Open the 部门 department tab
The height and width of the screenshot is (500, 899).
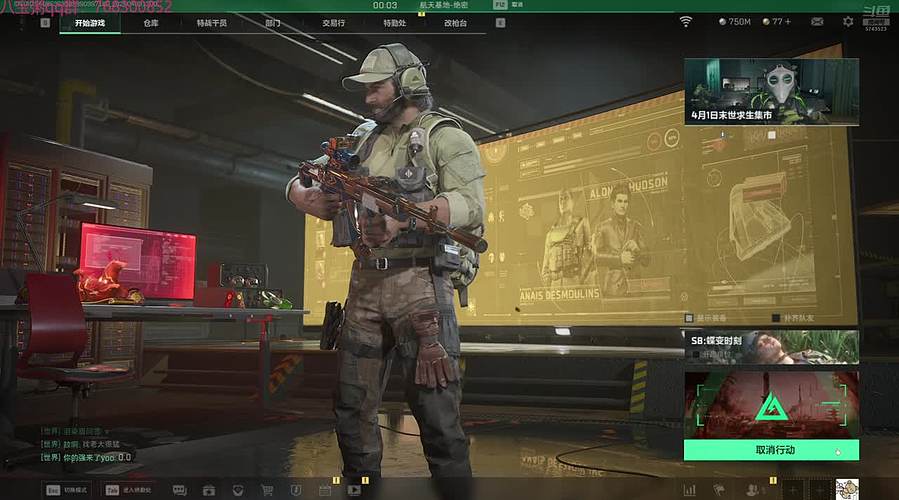click(x=273, y=22)
